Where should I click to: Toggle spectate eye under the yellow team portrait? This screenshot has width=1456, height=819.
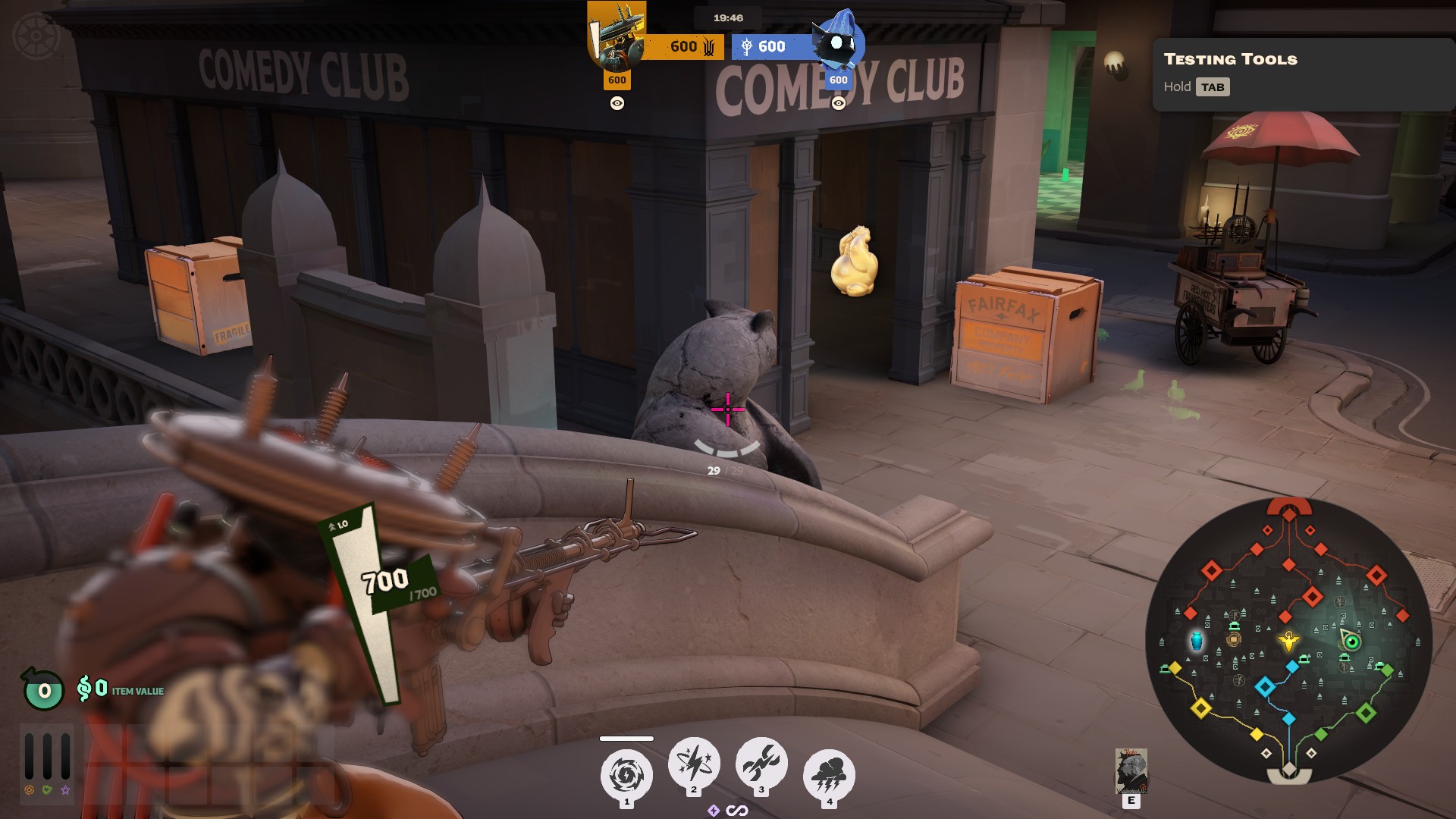tap(617, 102)
